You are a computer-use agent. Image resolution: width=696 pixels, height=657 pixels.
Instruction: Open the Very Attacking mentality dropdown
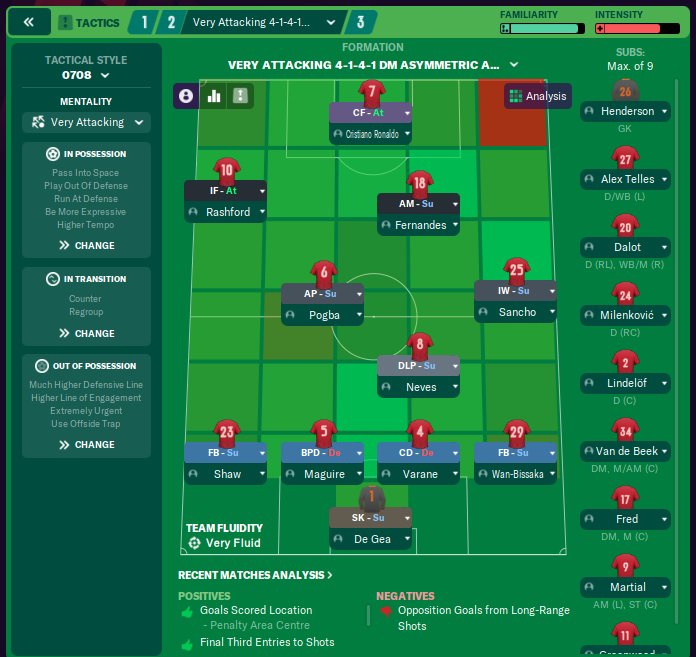coord(85,122)
